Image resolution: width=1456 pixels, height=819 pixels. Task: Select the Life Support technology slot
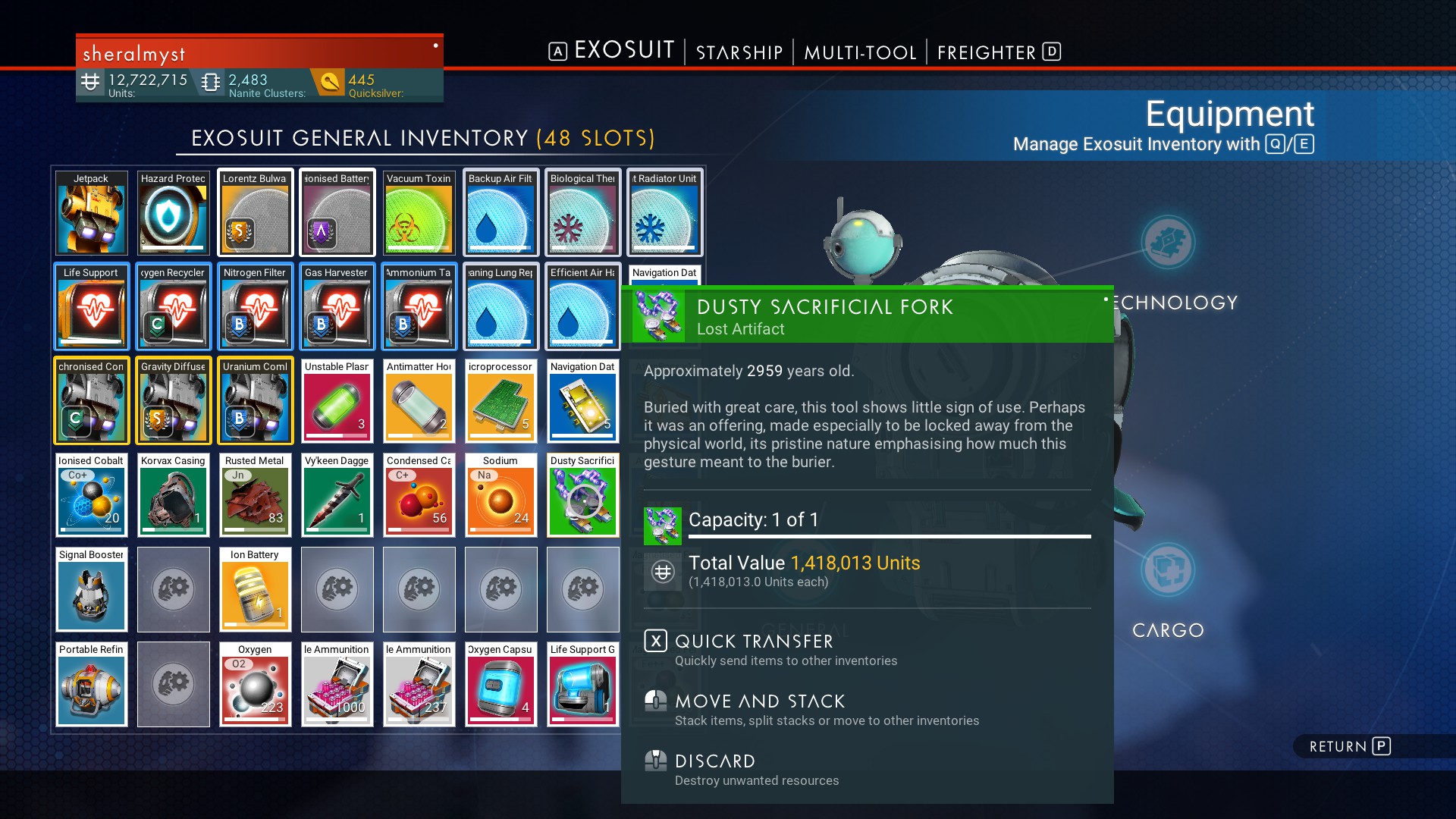coord(91,307)
